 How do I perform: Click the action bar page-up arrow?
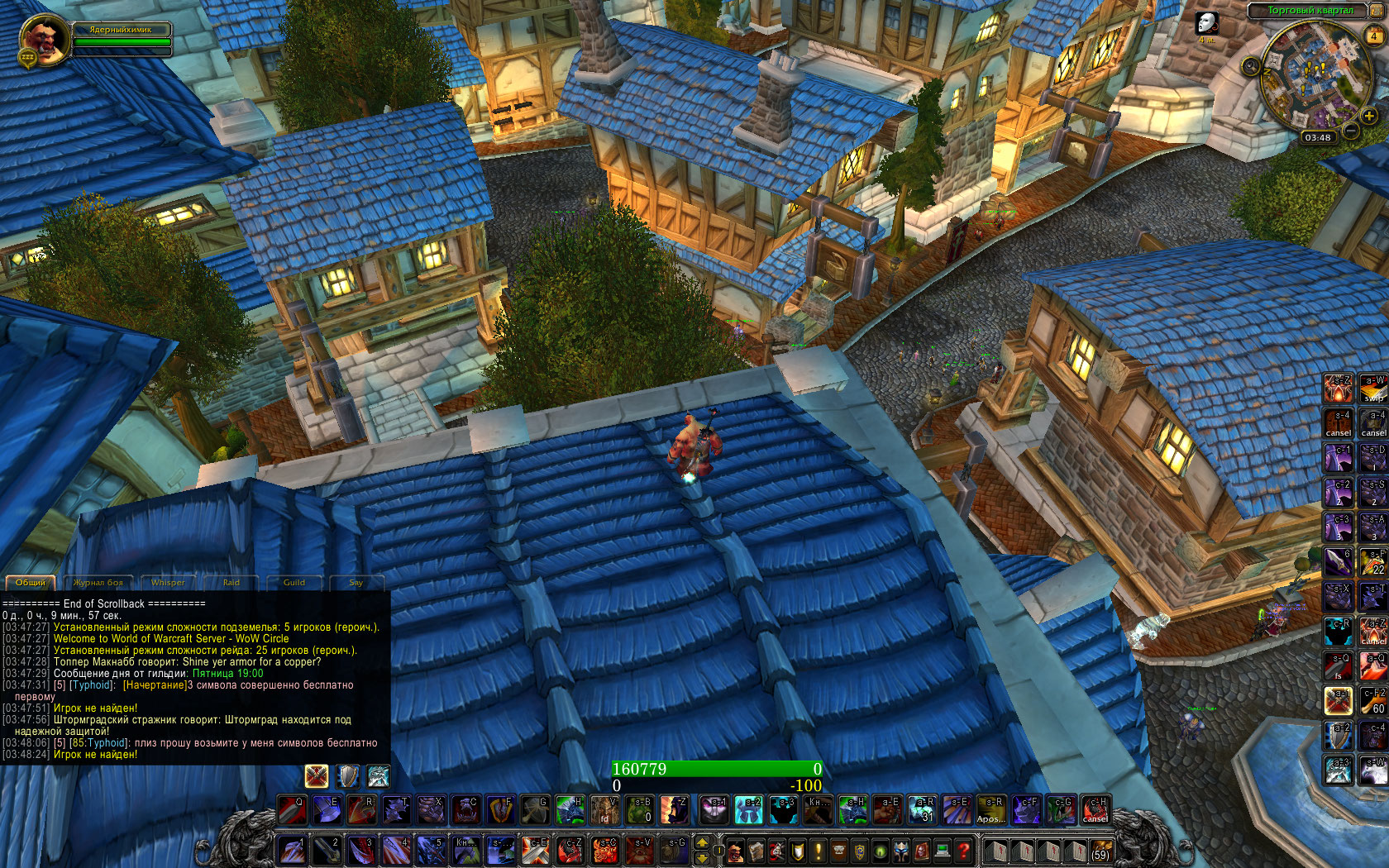click(x=702, y=842)
